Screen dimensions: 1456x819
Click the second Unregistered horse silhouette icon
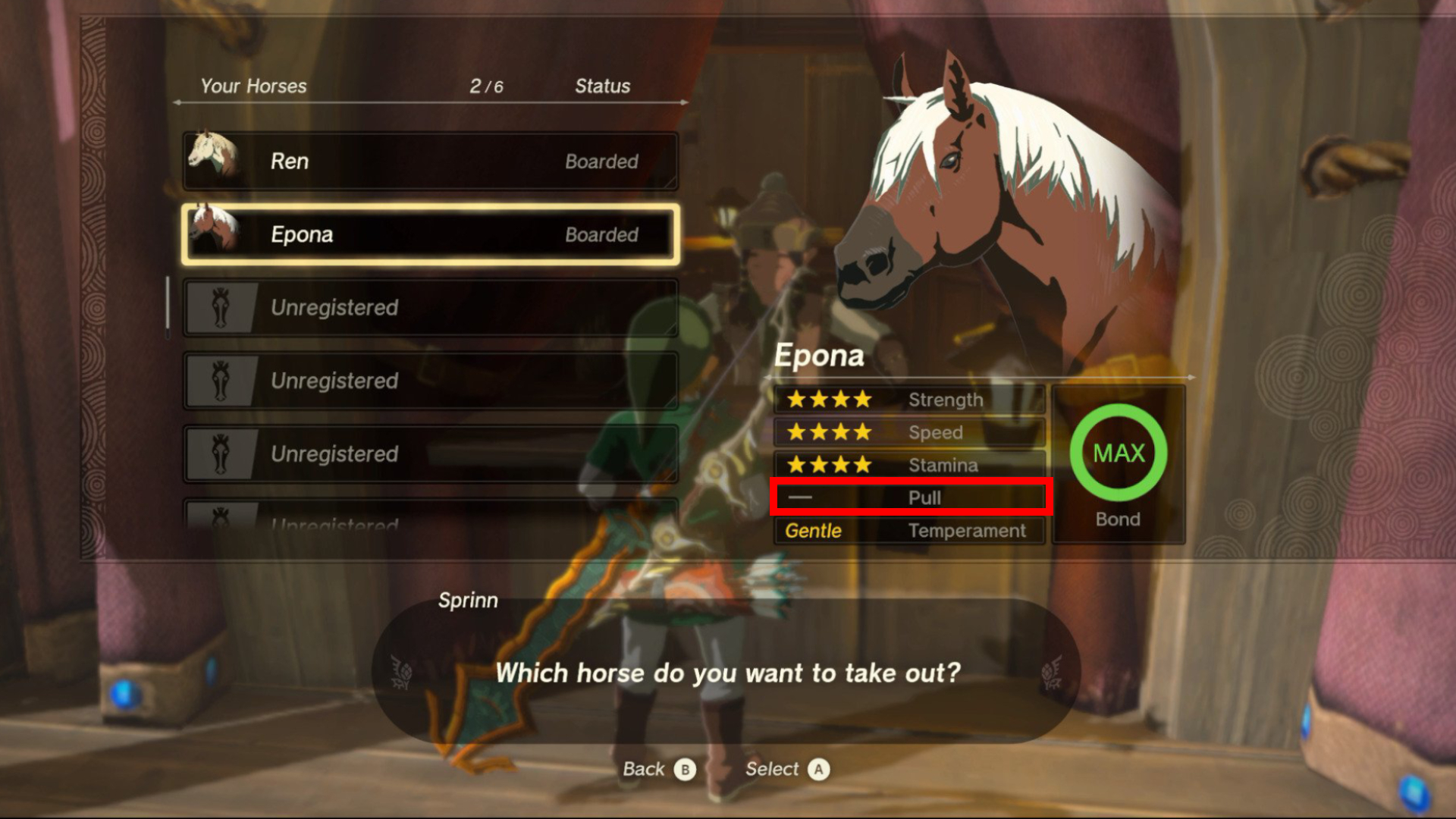[x=221, y=381]
